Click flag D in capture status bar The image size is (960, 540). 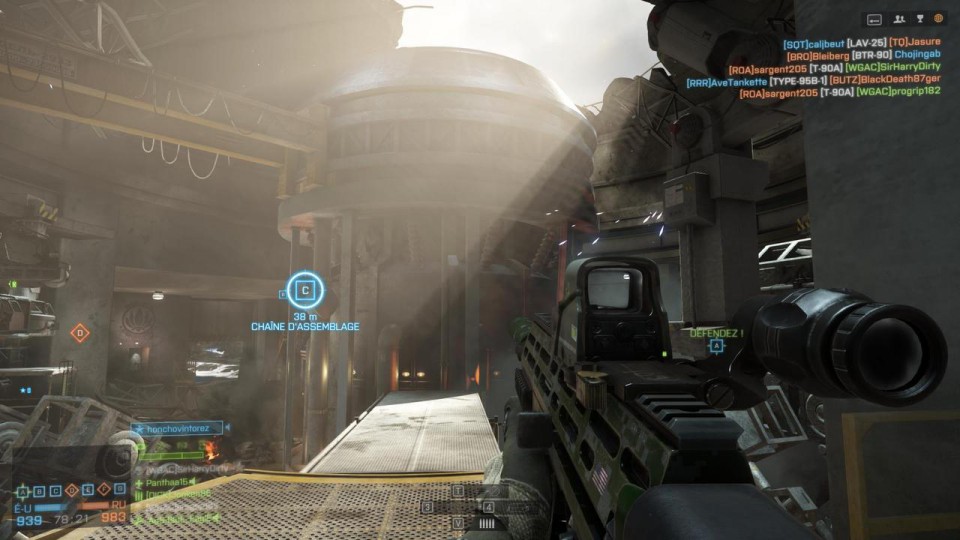click(70, 491)
